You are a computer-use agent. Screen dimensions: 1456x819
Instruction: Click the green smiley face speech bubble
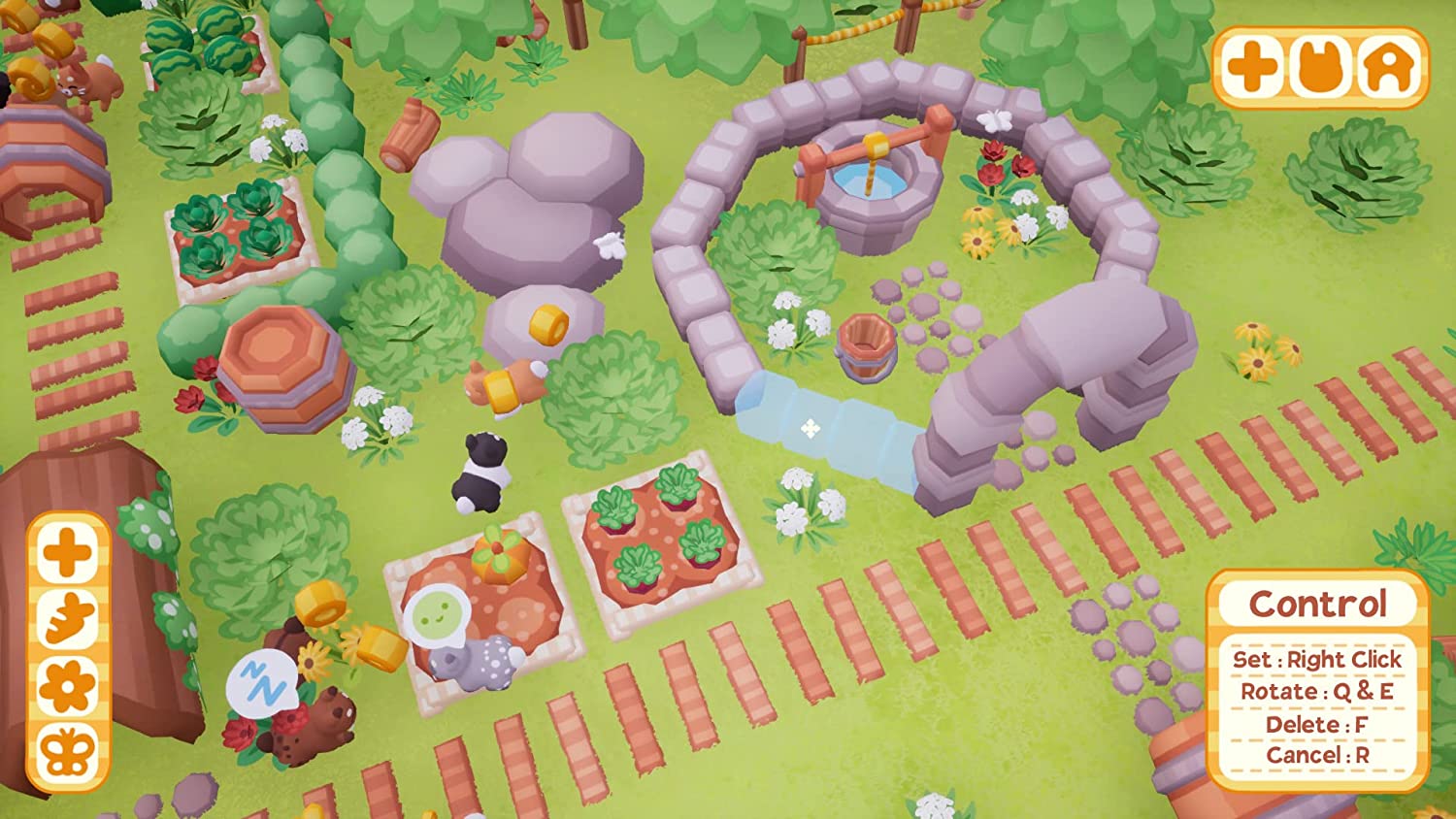435,617
